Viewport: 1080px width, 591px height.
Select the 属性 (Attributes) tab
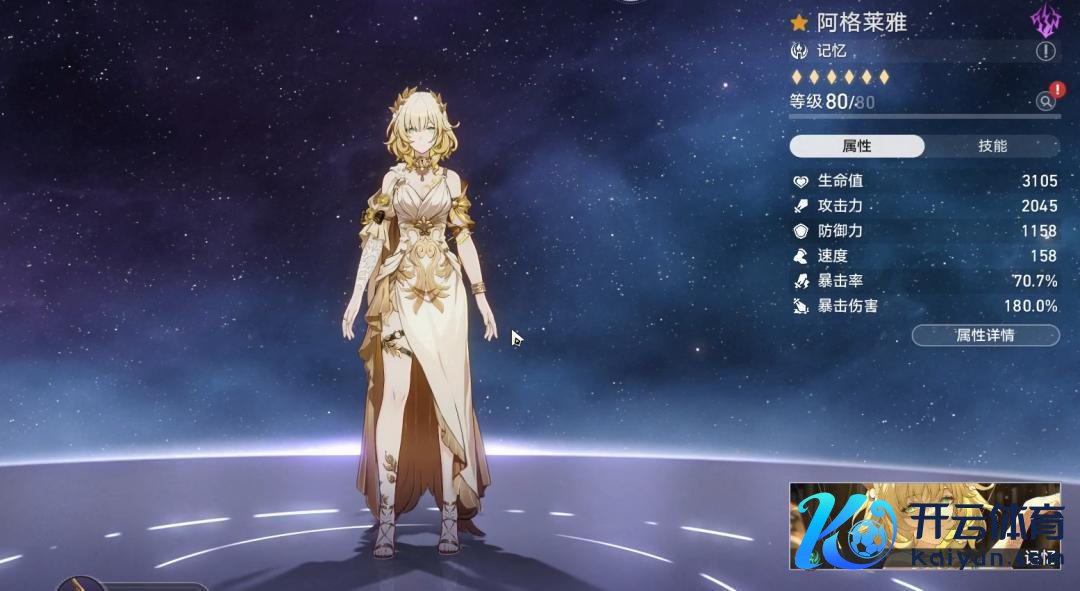857,146
